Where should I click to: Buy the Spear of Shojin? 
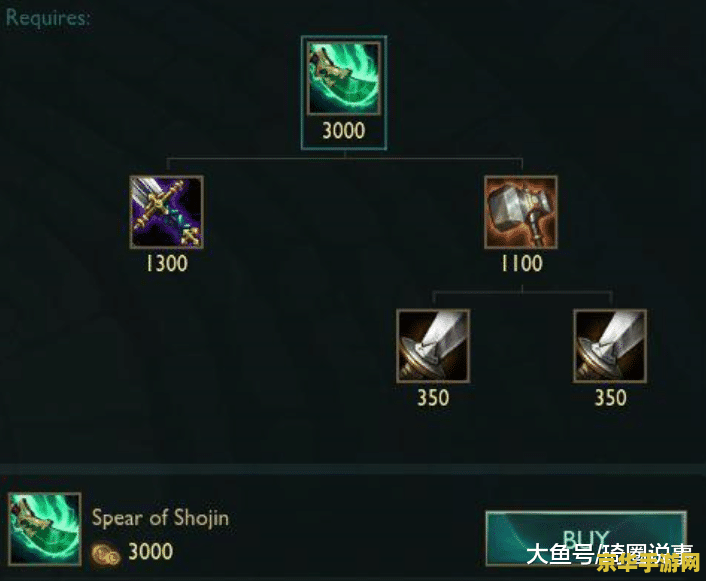click(x=585, y=538)
